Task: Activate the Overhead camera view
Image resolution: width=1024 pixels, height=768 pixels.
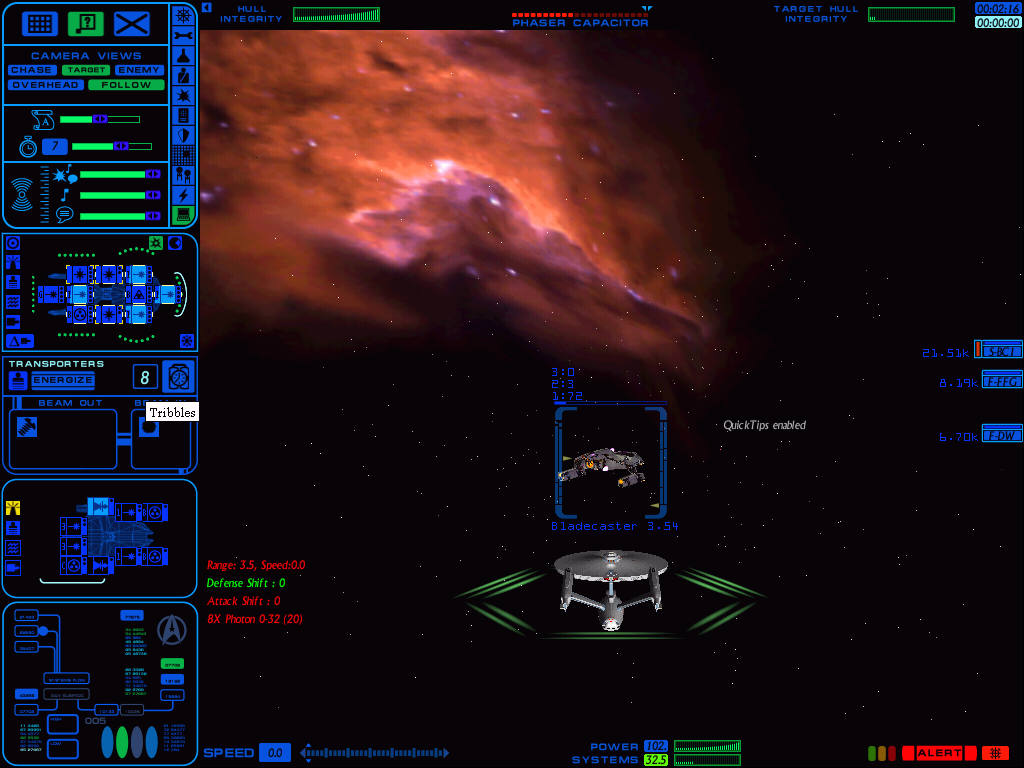Action: (46, 85)
